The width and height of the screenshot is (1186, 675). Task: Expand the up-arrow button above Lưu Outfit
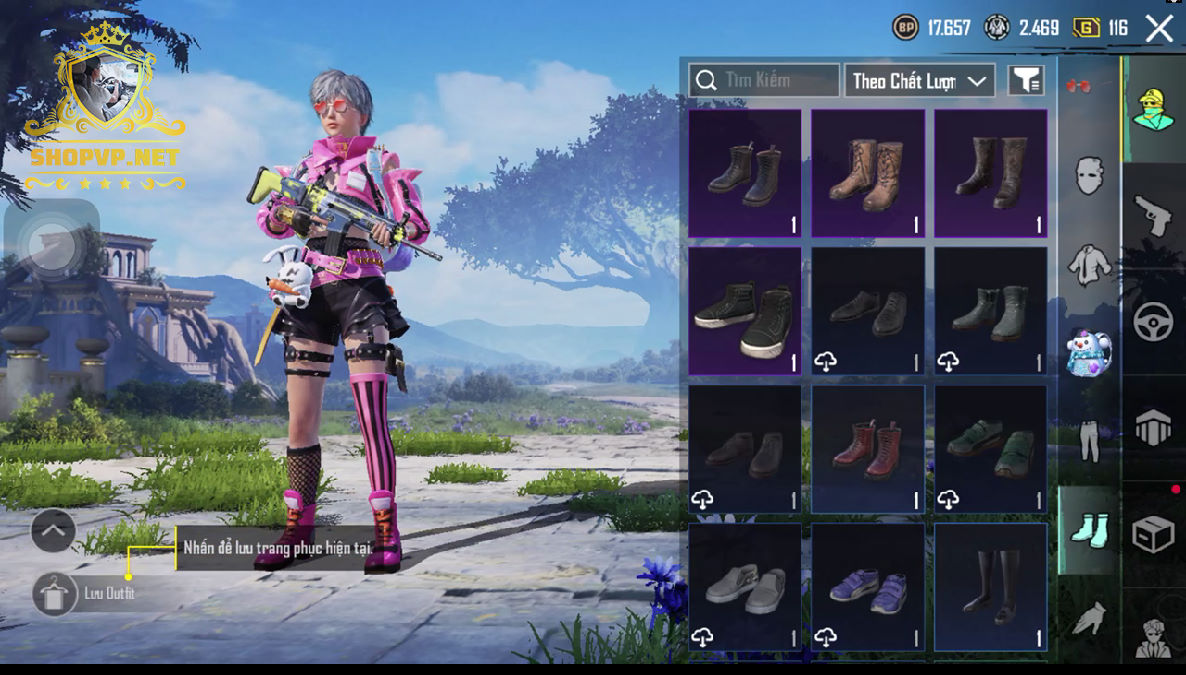point(53,531)
